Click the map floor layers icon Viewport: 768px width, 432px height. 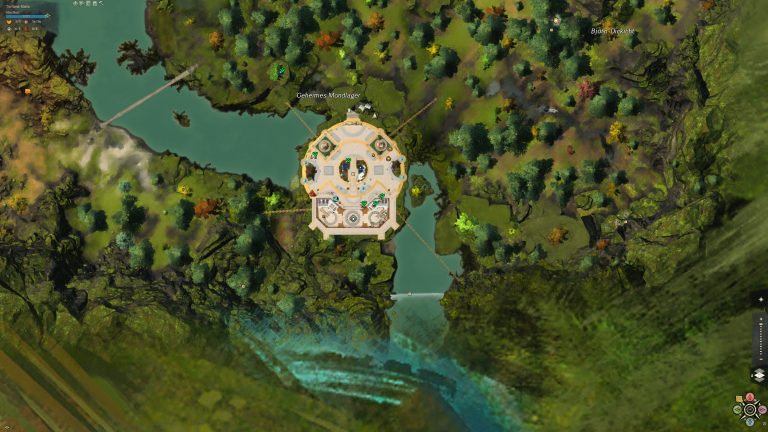[759, 375]
